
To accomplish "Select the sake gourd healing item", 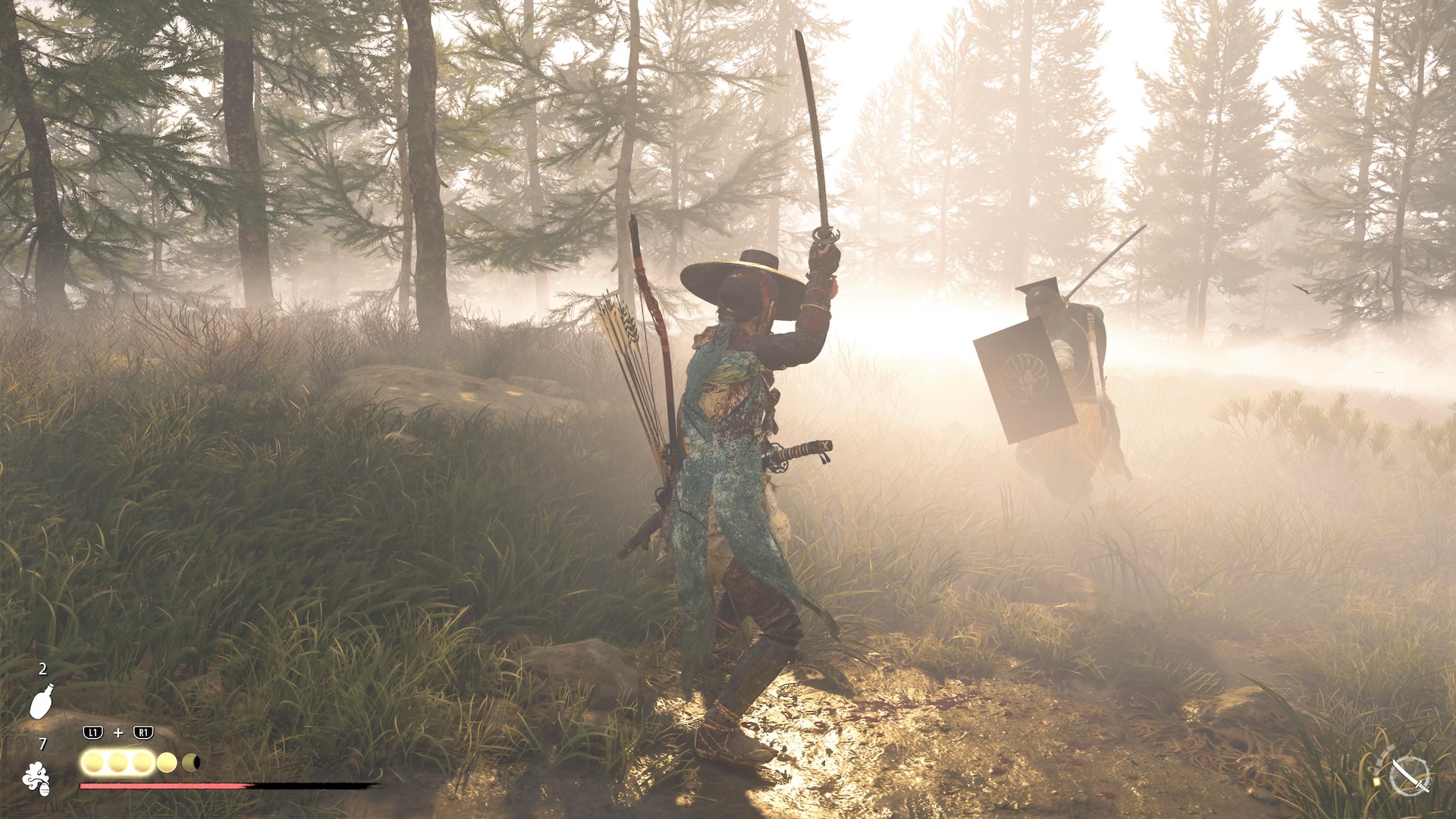I will click(42, 701).
